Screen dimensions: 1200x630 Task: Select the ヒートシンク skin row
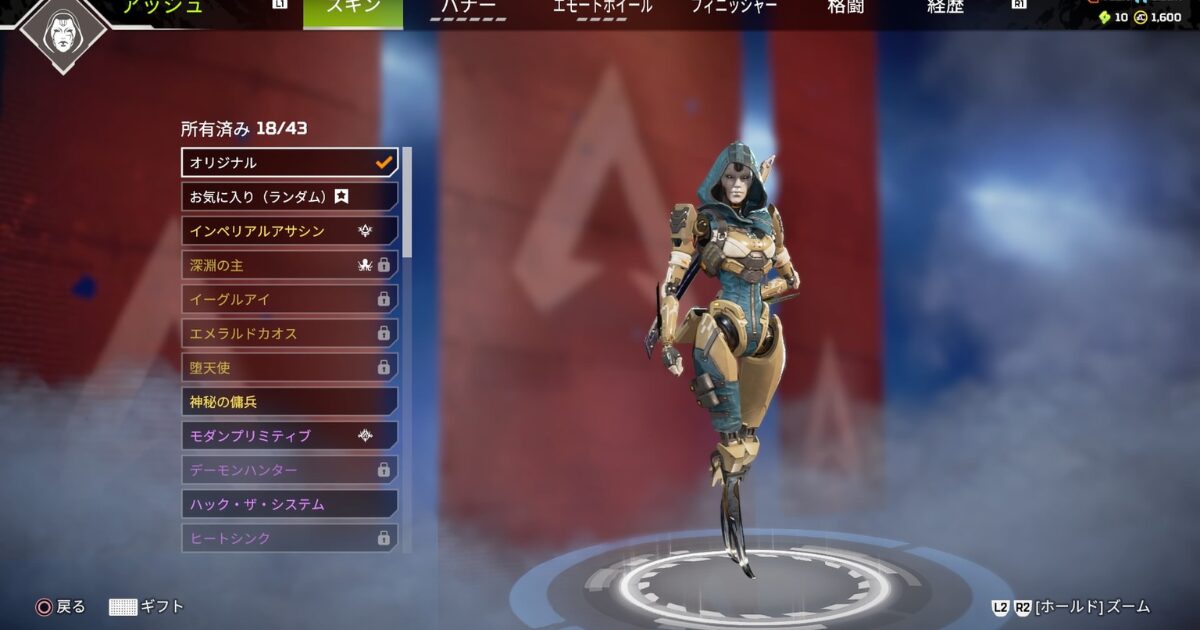[x=289, y=538]
